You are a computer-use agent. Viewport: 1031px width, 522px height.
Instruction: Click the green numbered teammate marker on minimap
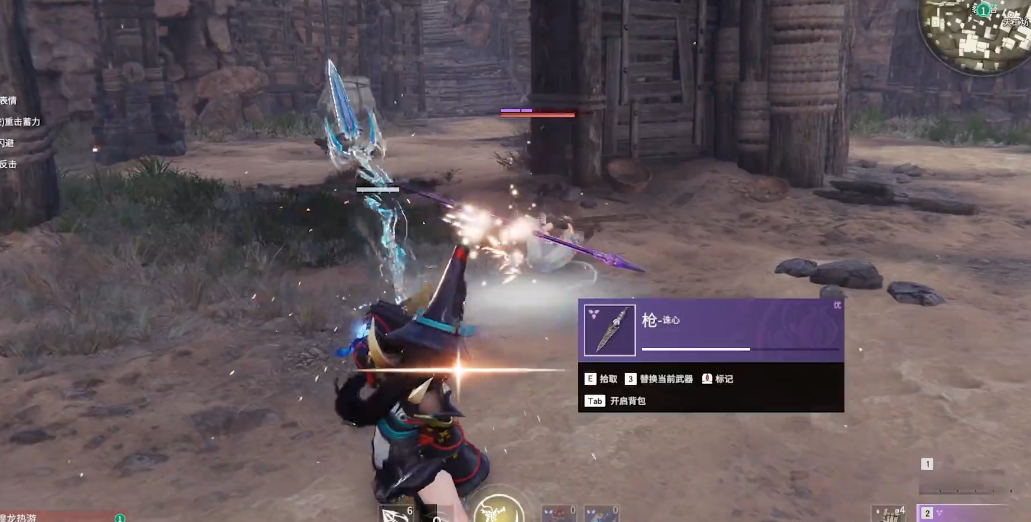[x=983, y=10]
